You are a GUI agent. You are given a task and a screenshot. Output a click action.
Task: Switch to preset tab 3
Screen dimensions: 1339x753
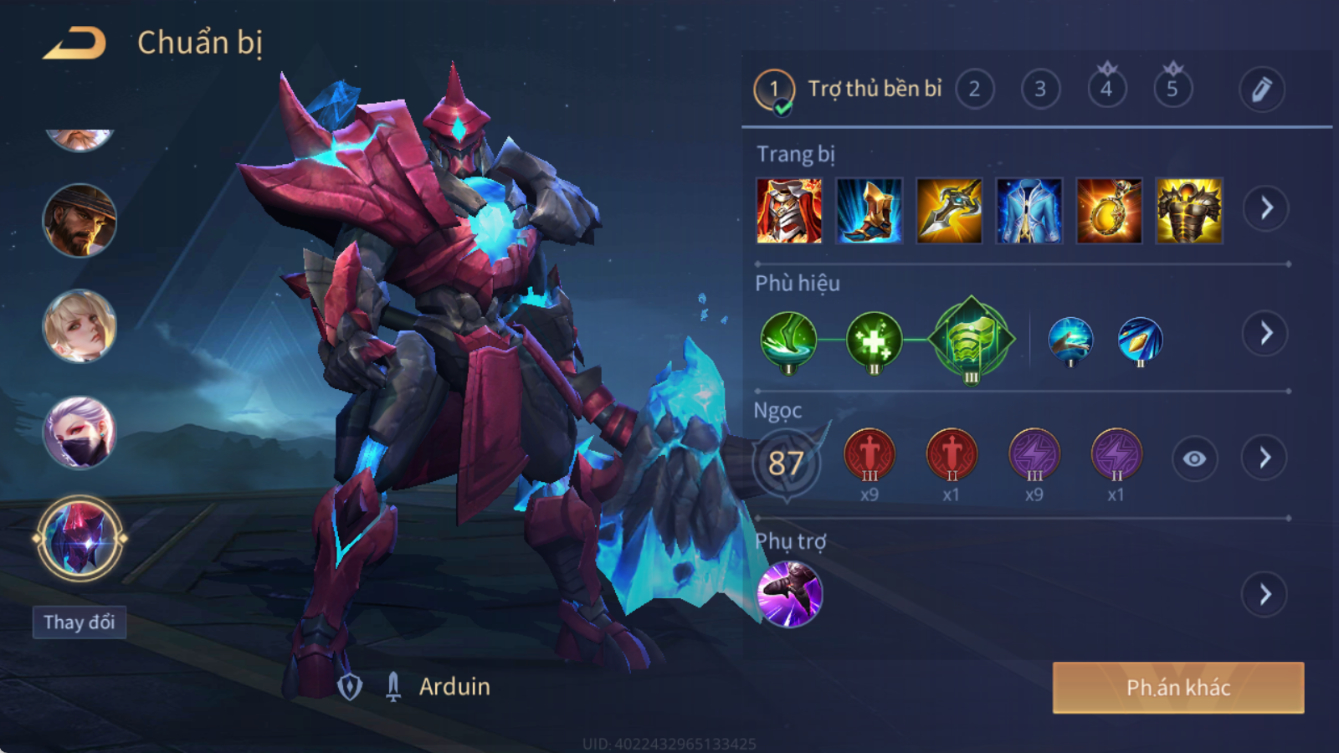(x=1040, y=90)
